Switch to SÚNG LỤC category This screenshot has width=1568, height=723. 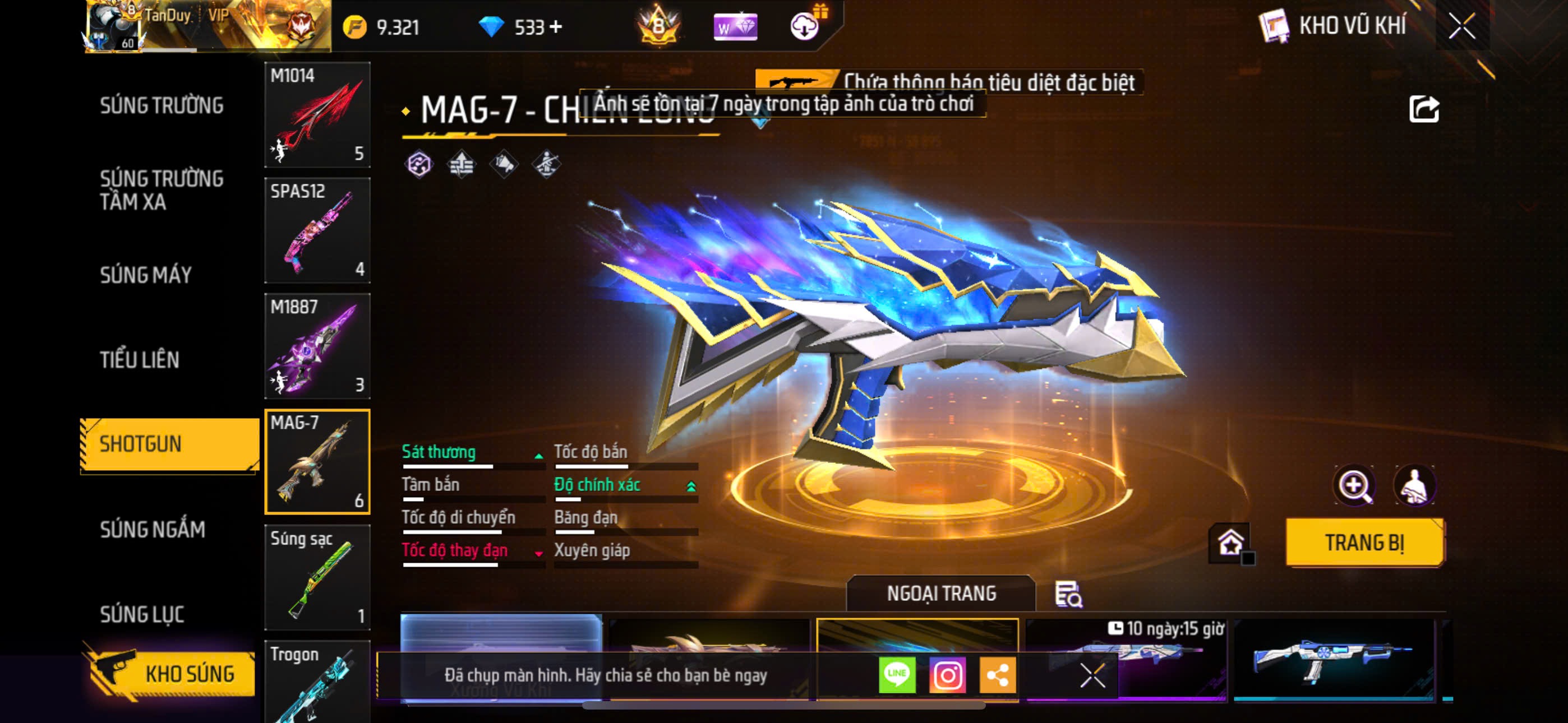pyautogui.click(x=142, y=614)
